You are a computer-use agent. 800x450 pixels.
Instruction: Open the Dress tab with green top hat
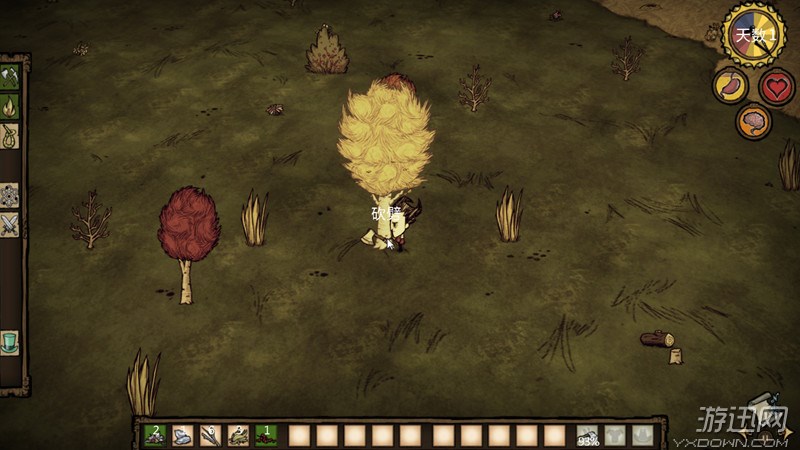[x=10, y=342]
